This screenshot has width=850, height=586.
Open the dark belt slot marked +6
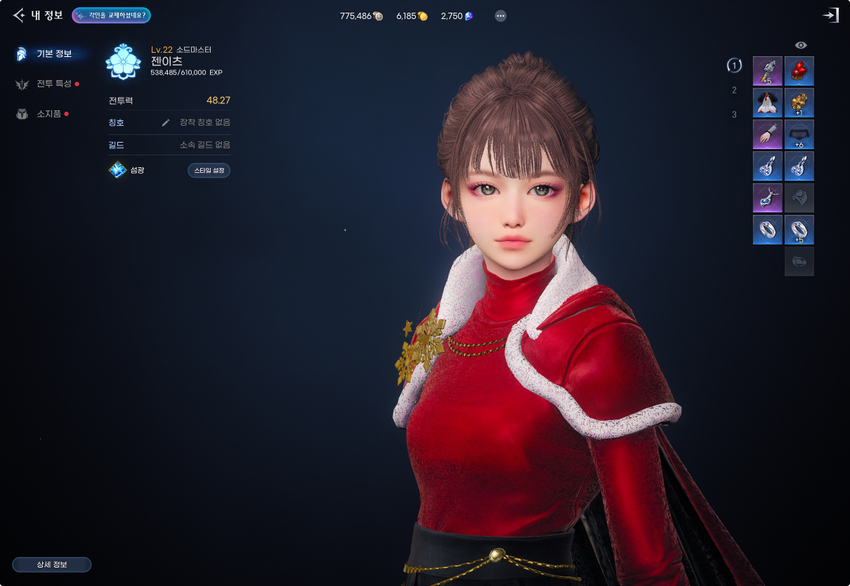pyautogui.click(x=800, y=134)
